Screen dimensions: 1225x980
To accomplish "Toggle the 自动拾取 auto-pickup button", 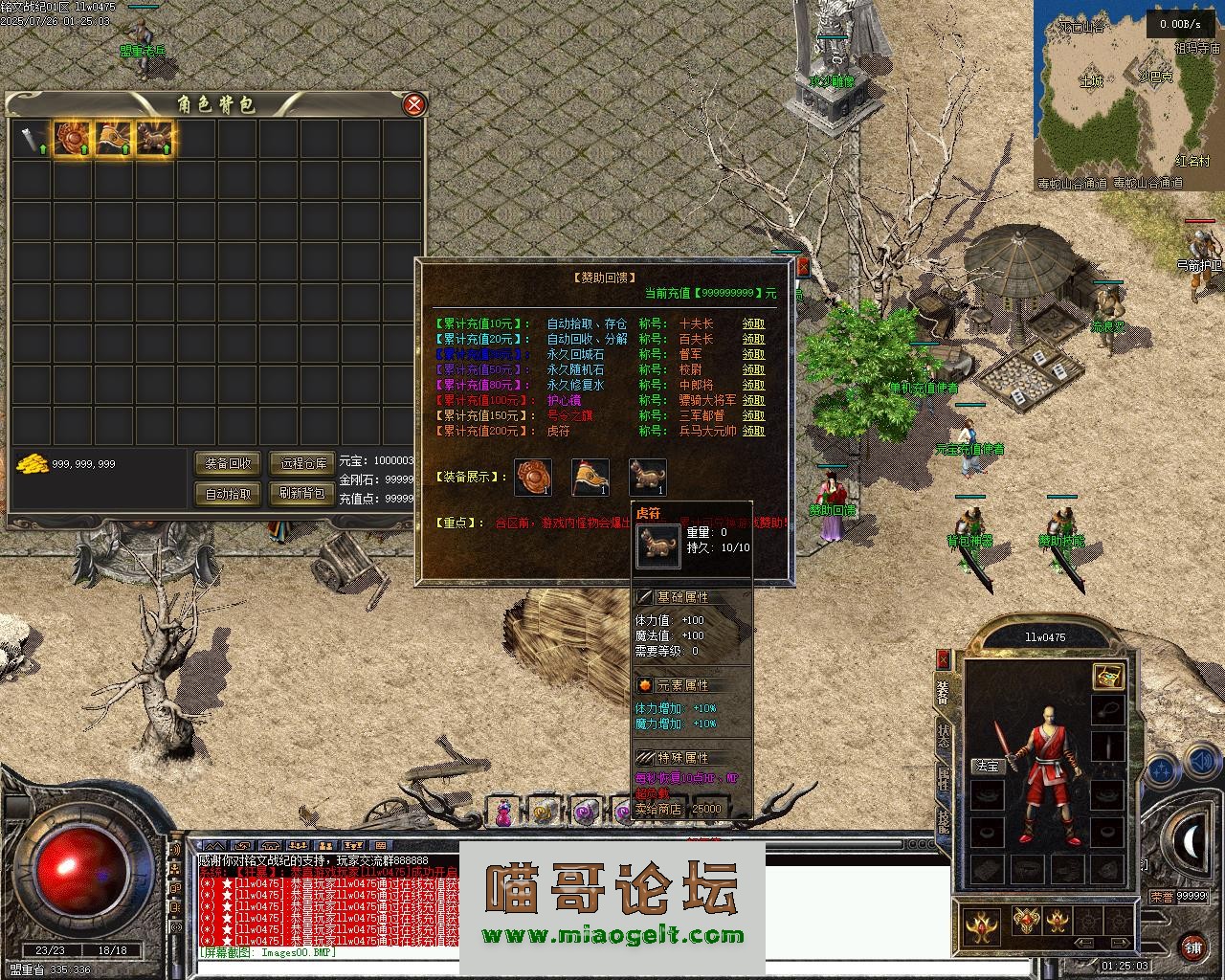I will [x=228, y=494].
